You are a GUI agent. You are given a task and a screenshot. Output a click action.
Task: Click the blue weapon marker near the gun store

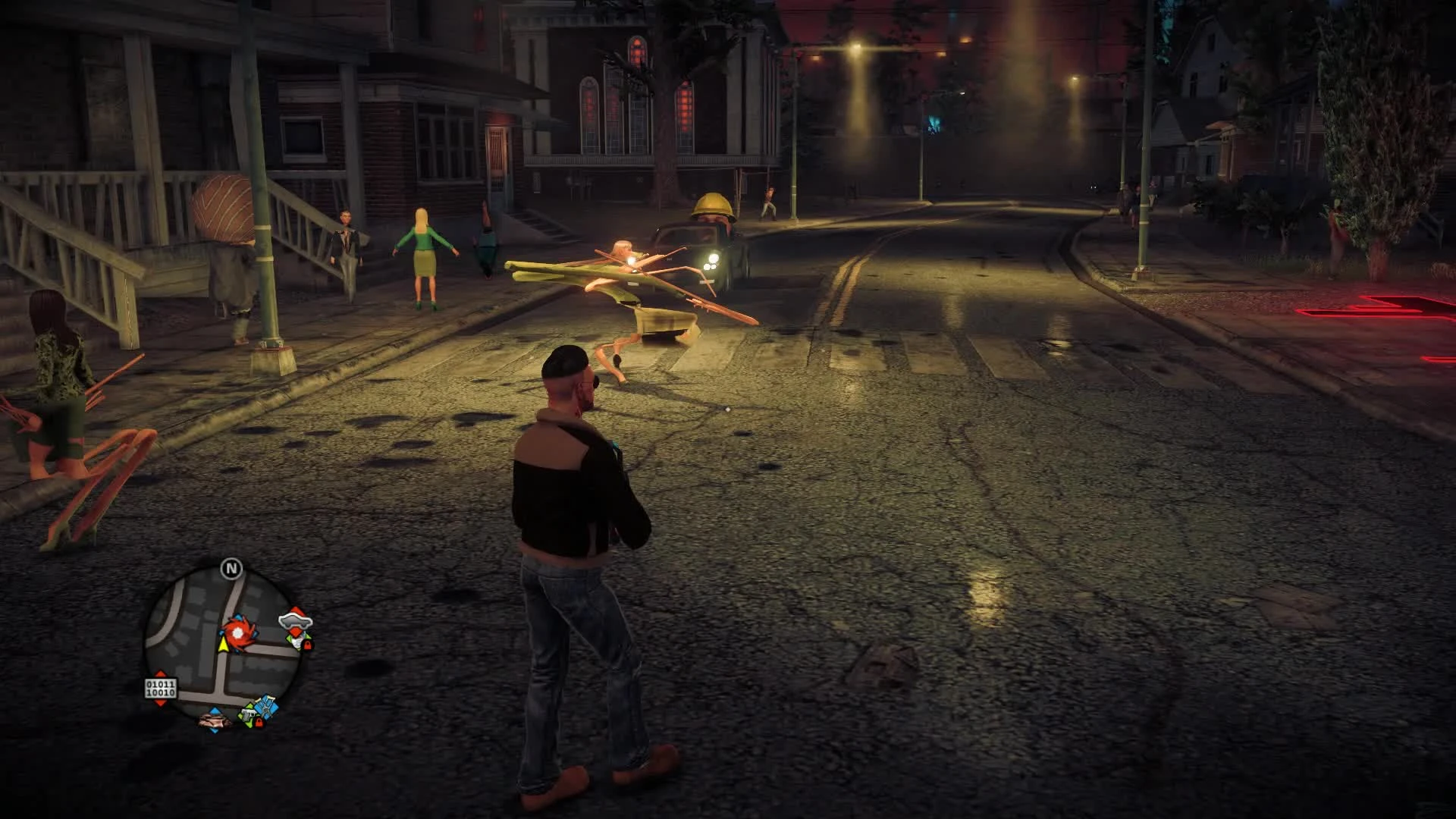(266, 706)
